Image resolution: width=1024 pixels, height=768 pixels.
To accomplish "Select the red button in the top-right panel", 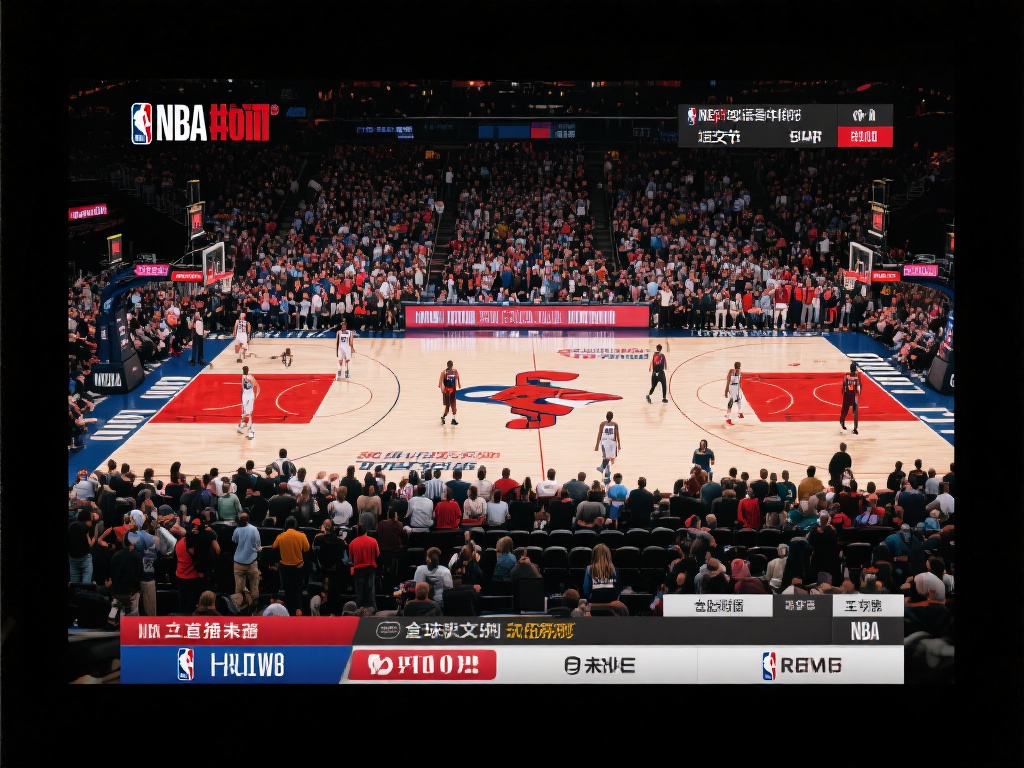I will pos(865,137).
